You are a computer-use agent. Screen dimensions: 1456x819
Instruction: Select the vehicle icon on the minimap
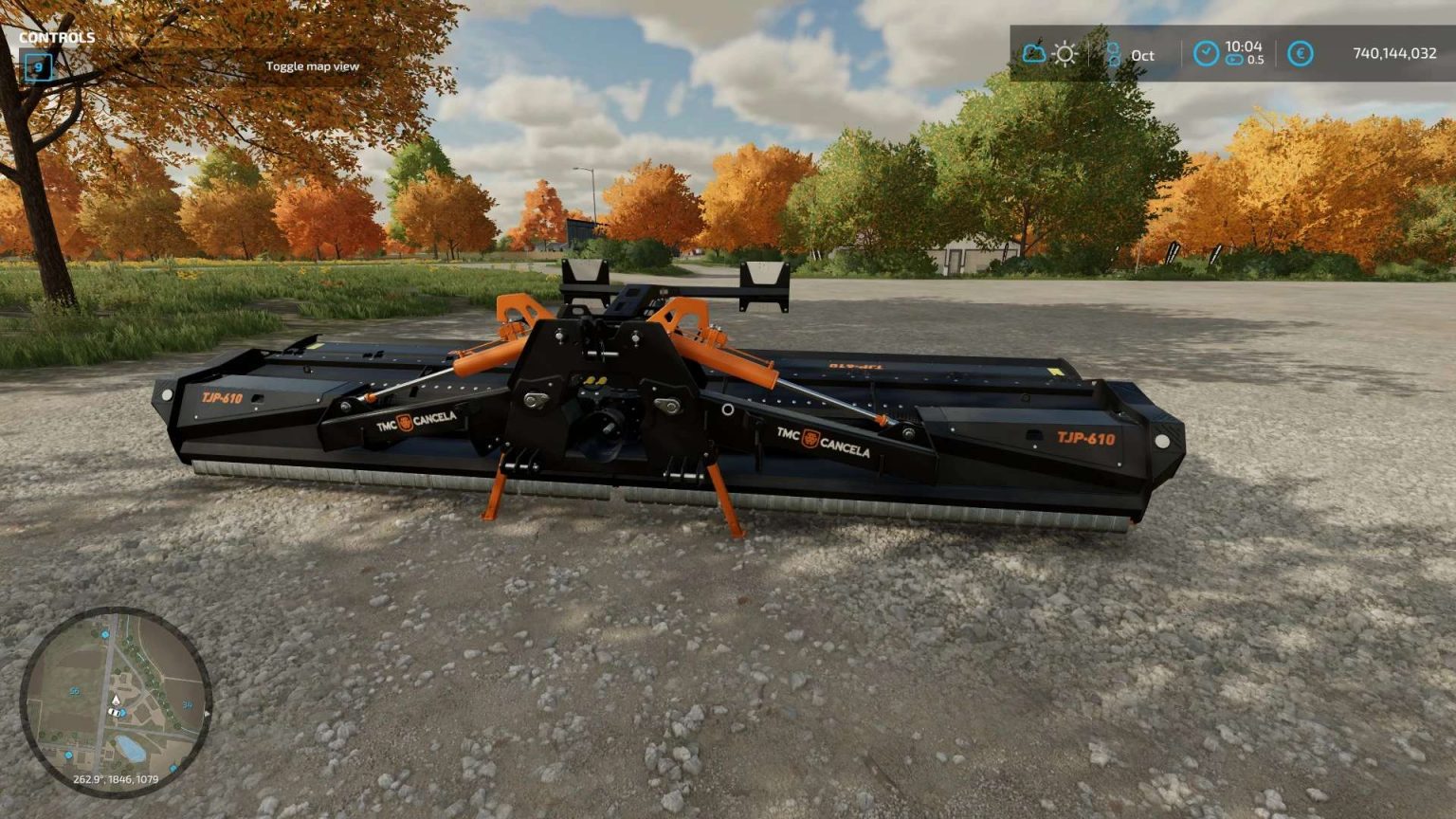115,714
